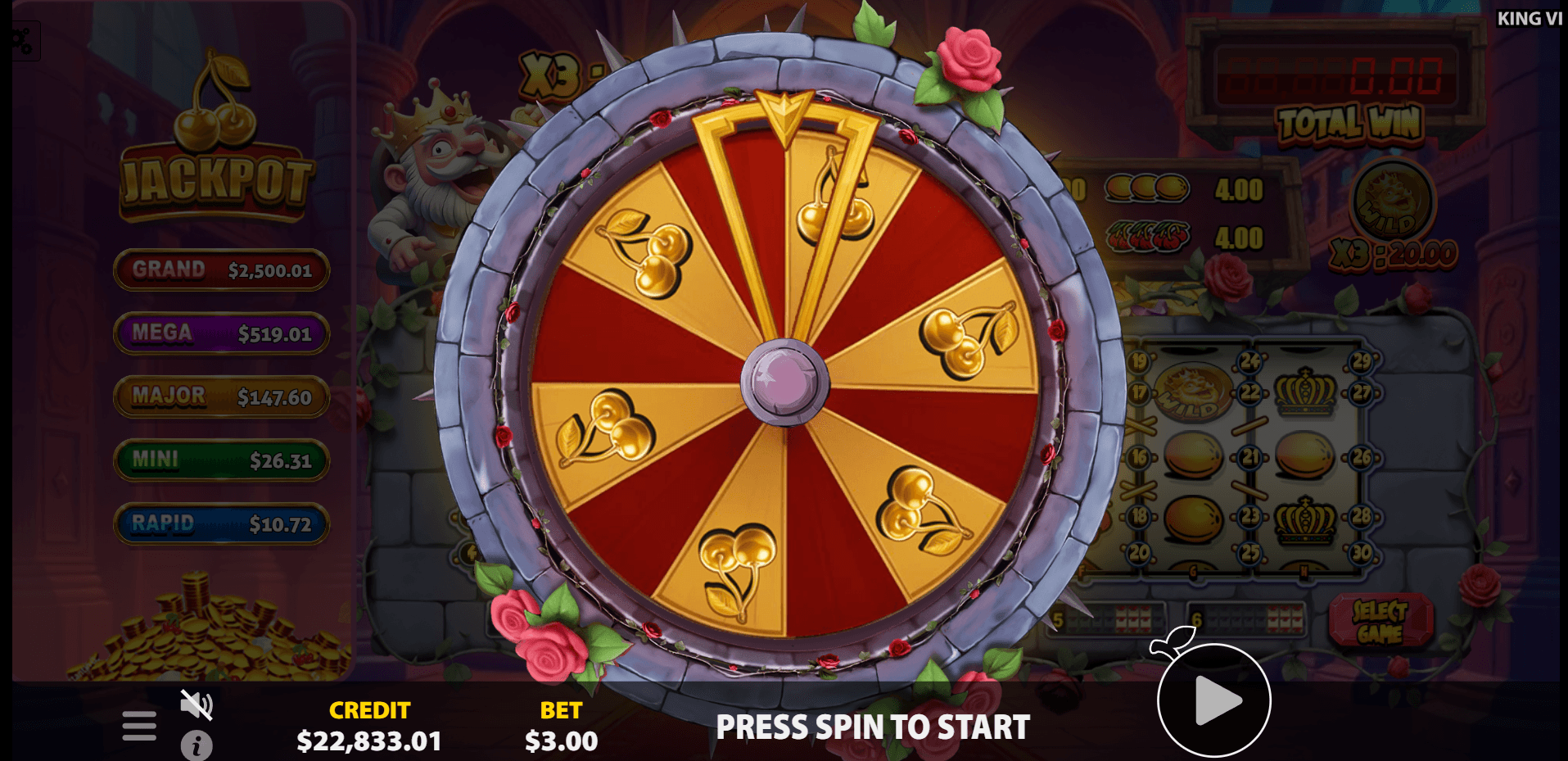Open the game info page
Screen dimensions: 1568x761
coord(197,745)
